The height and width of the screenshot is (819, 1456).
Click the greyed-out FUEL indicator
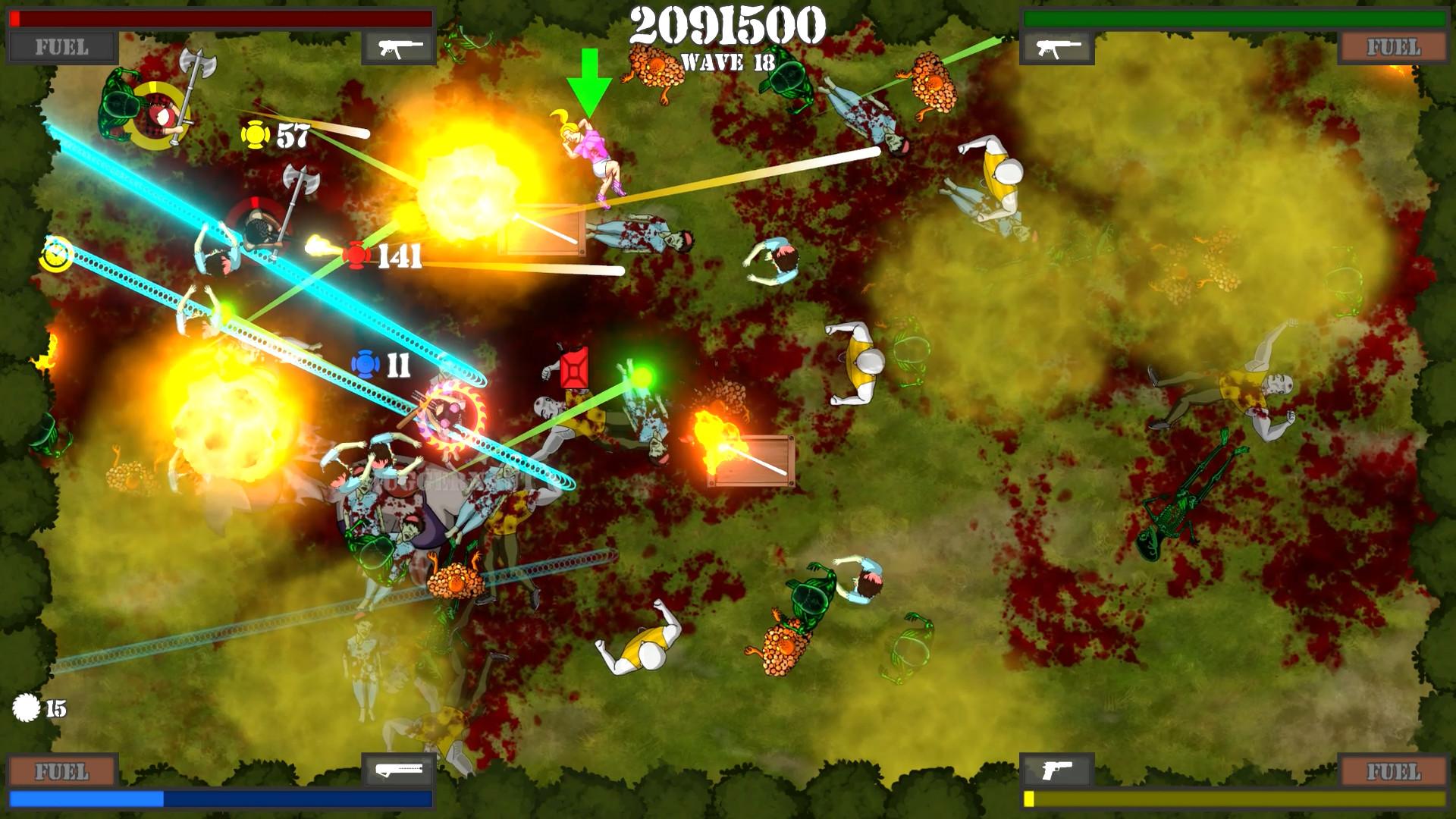coord(62,48)
